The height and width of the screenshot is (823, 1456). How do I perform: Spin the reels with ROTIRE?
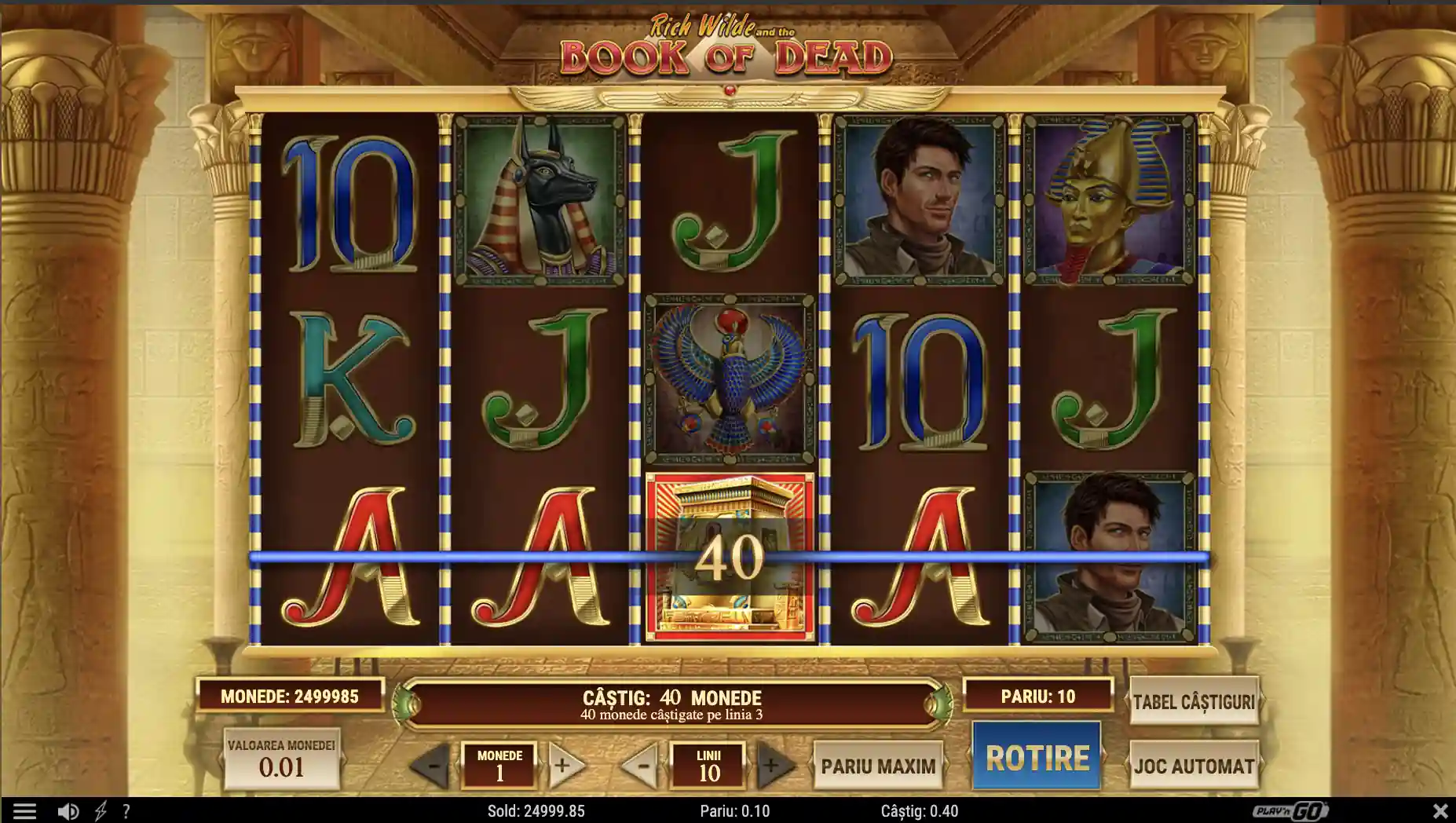(1037, 757)
